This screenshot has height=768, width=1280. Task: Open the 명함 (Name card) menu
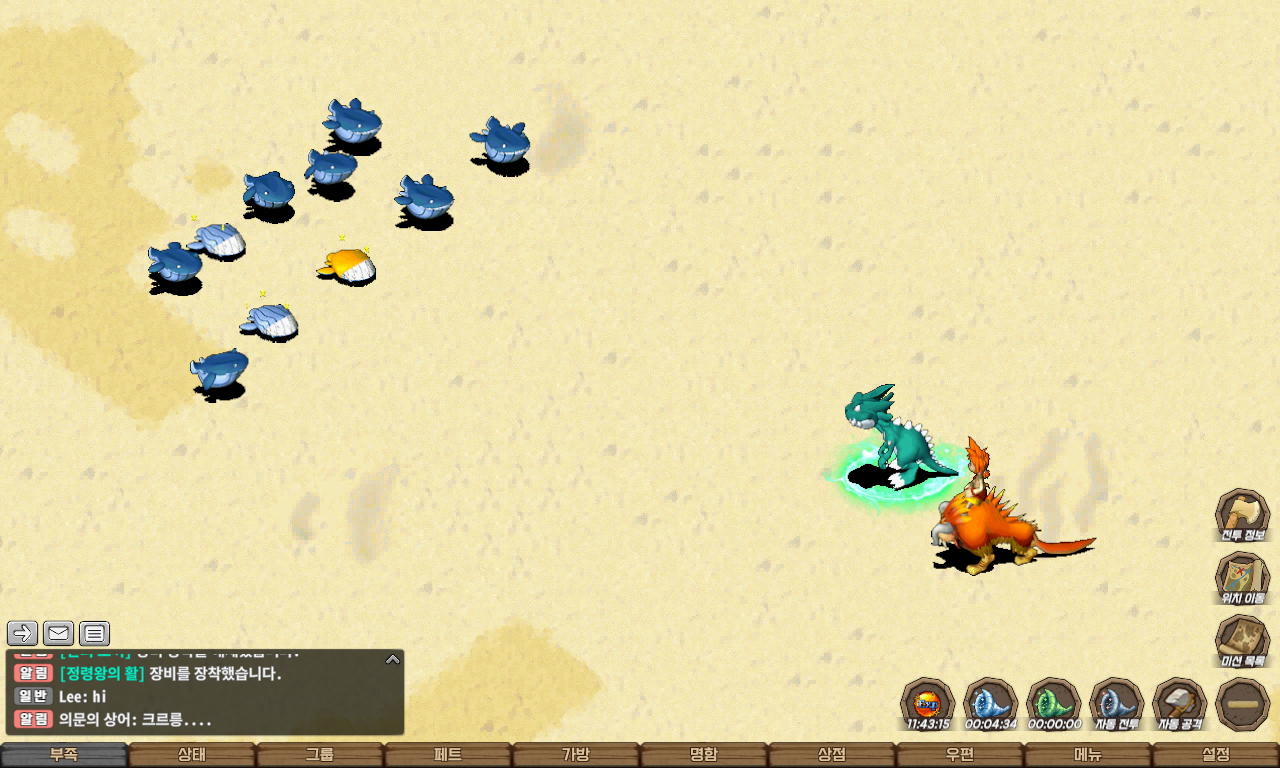[704, 755]
